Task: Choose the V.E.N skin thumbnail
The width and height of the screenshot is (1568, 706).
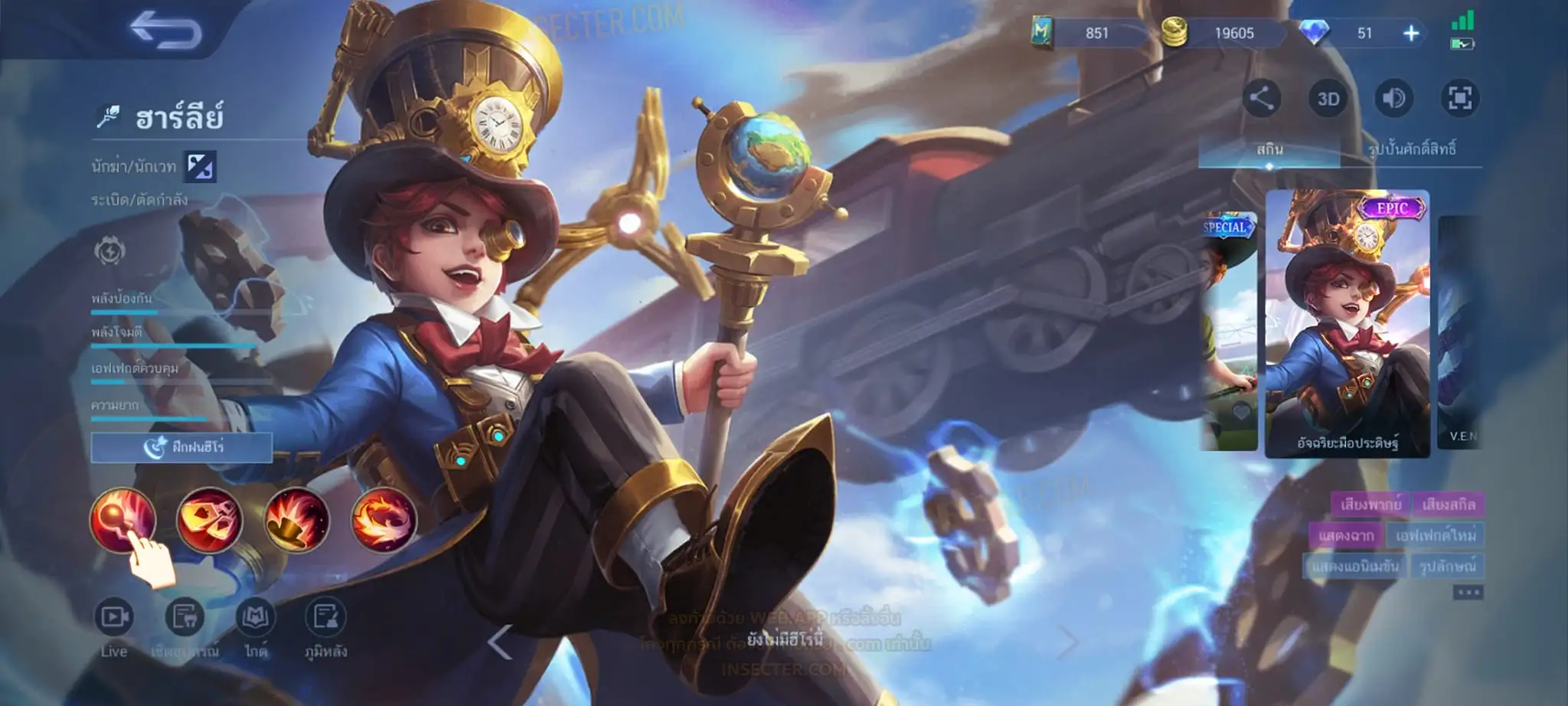Action: [x=1460, y=329]
